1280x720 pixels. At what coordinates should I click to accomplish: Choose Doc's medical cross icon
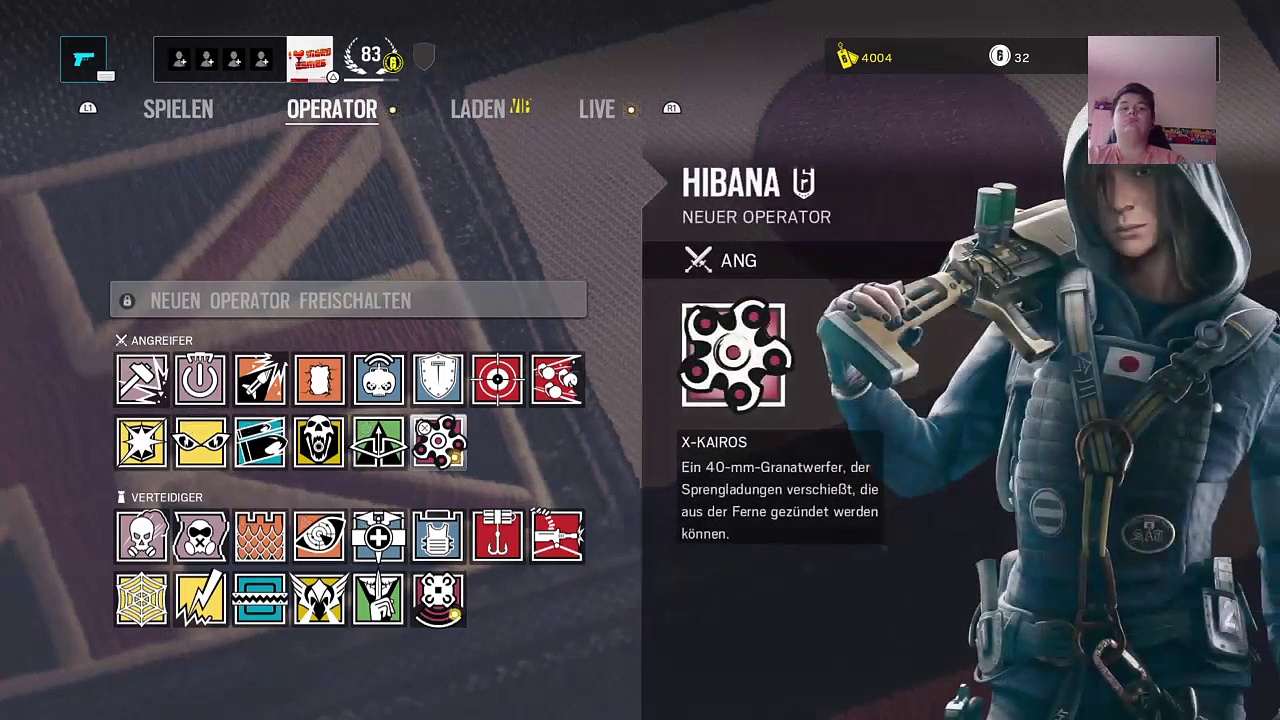[x=379, y=537]
